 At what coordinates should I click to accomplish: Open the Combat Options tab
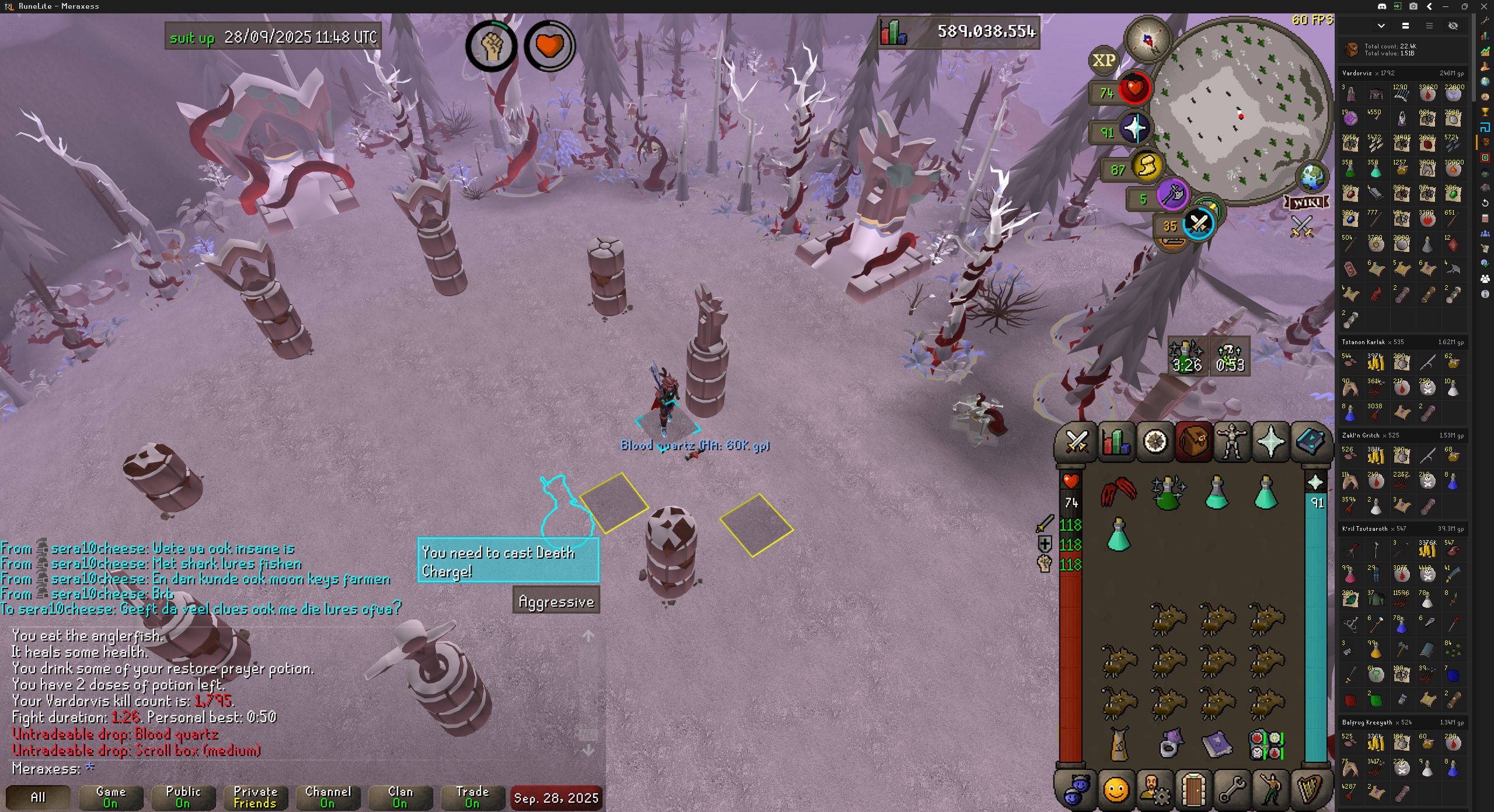tap(1077, 441)
